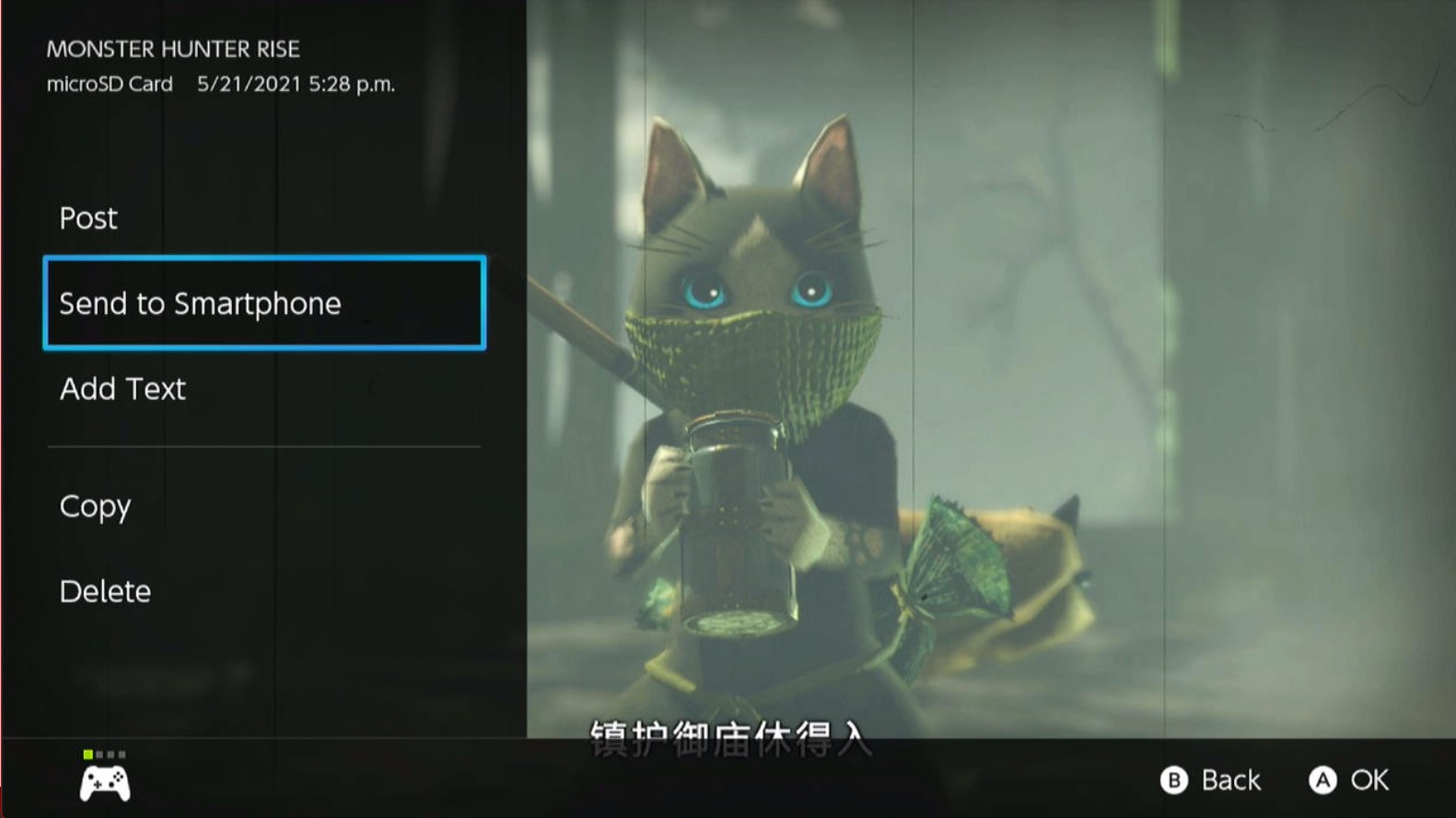The image size is (1456, 818).
Task: Confirm with the OK label
Action: 1369,780
